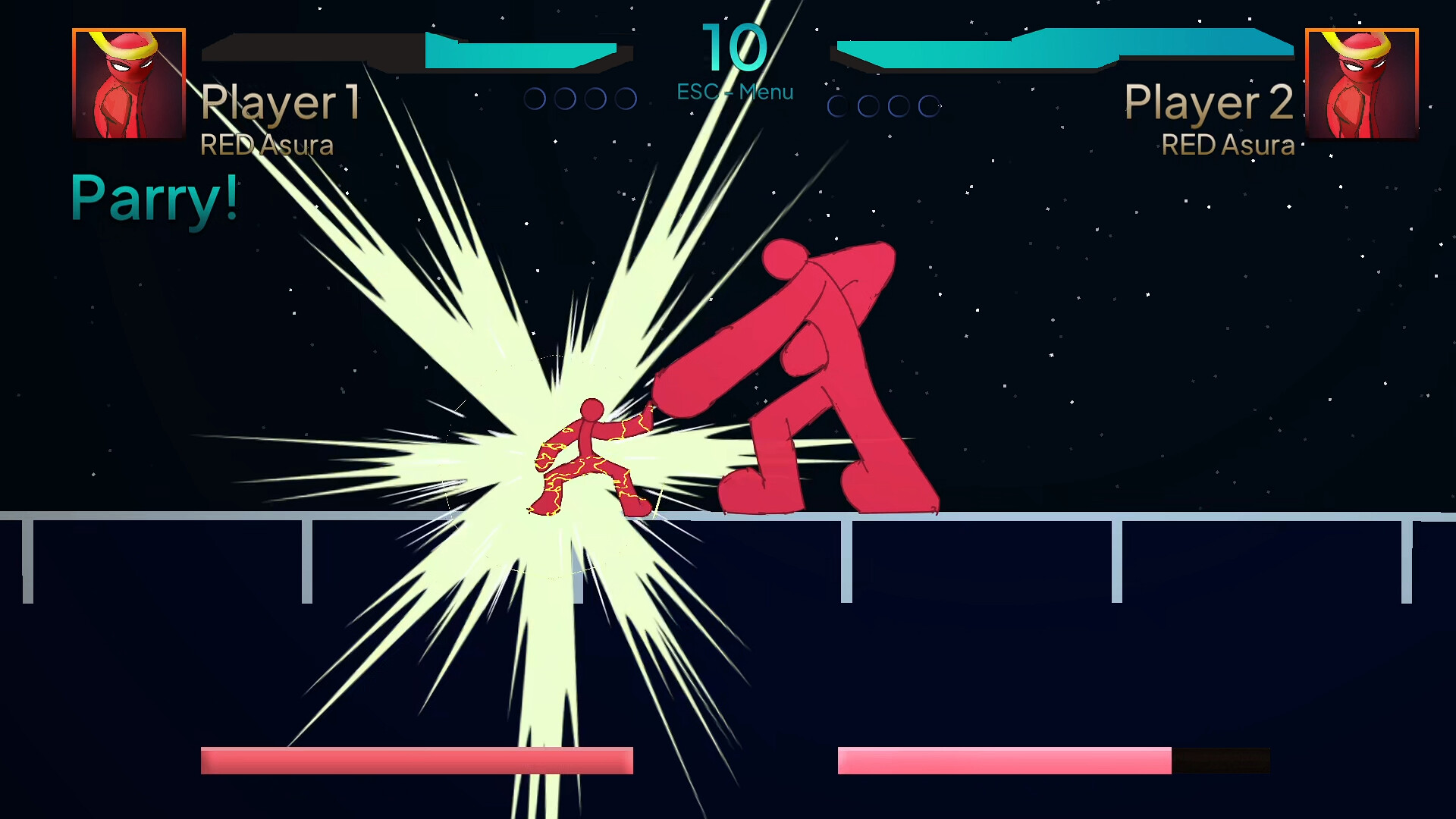Image resolution: width=1456 pixels, height=819 pixels.
Task: Select Player 2's RED Asura character portrait
Action: tap(1361, 85)
